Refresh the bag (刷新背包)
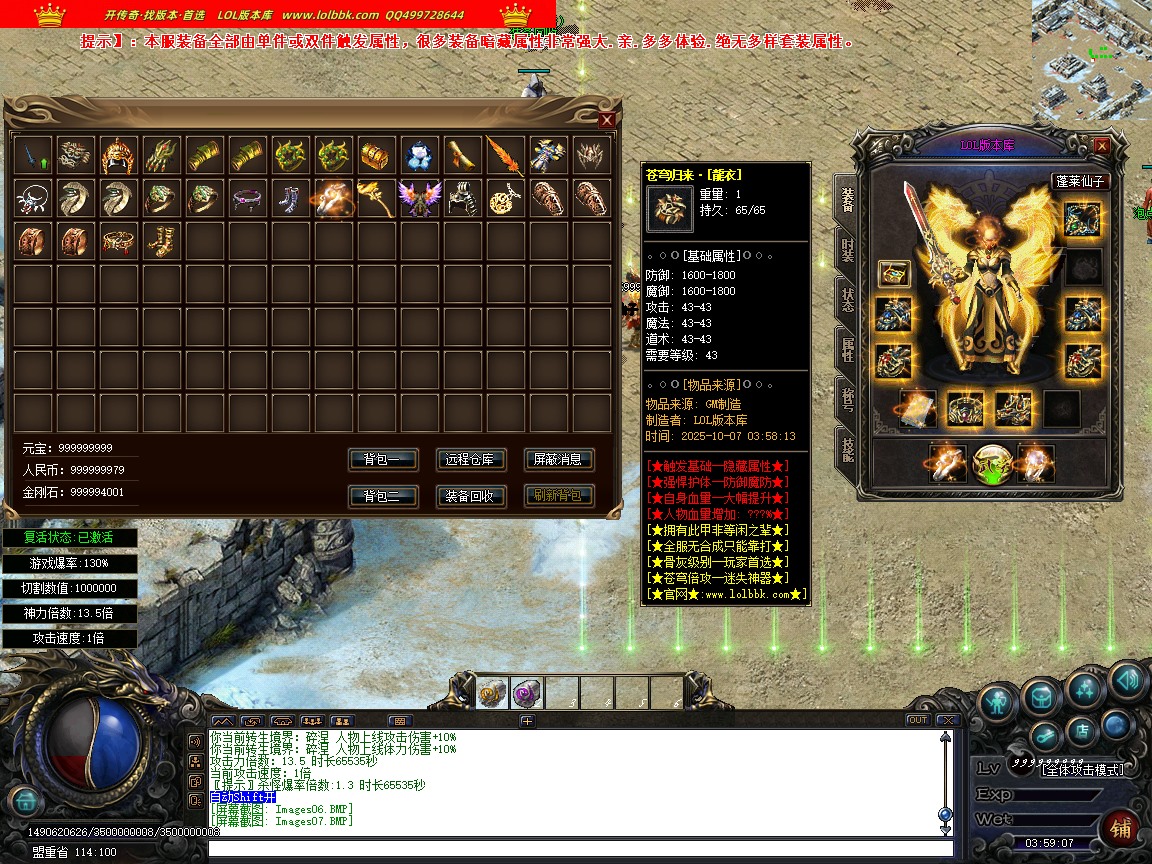Screen dimensions: 1152x864 pos(558,496)
